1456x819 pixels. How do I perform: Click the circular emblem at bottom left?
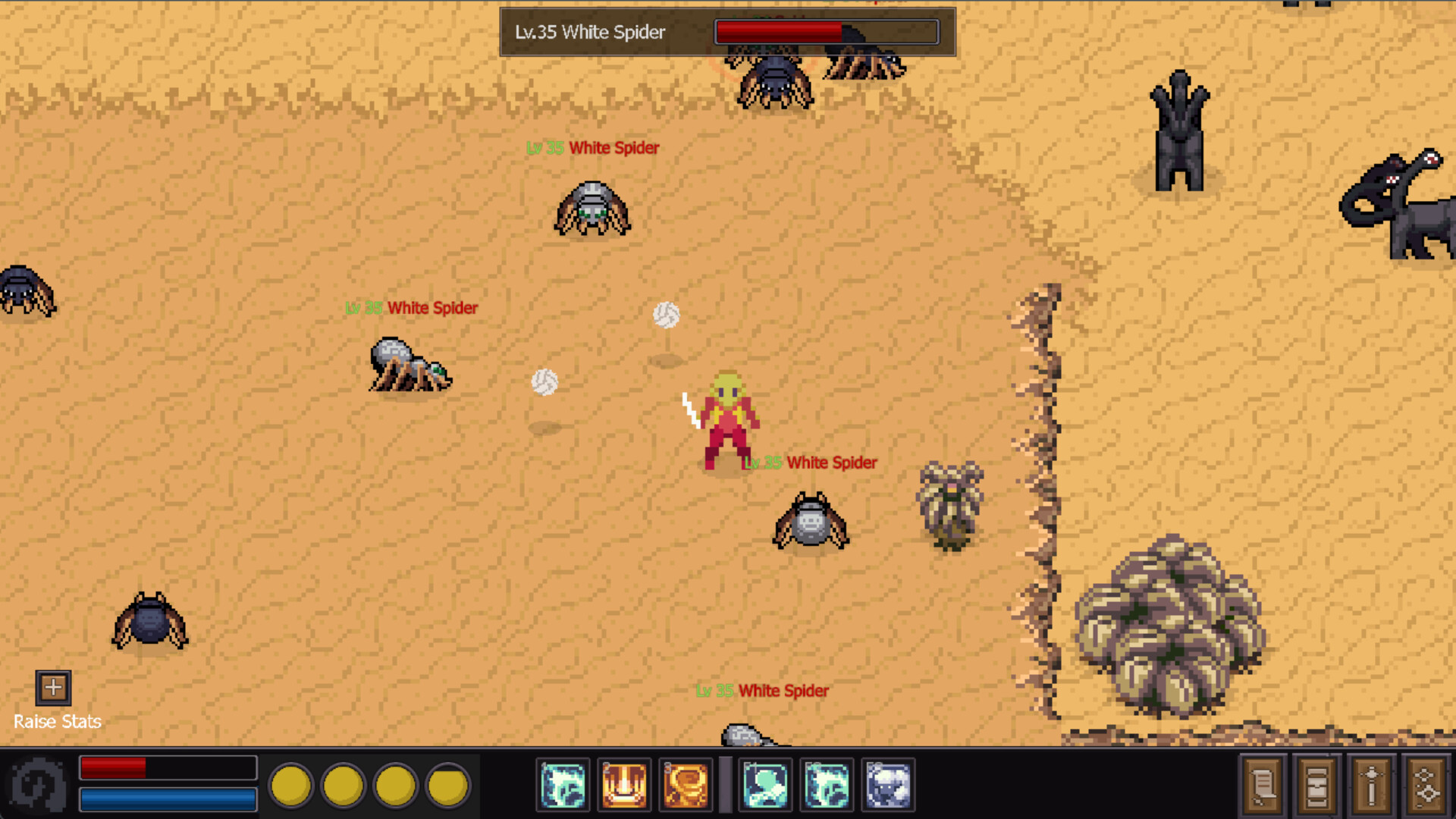point(36,785)
